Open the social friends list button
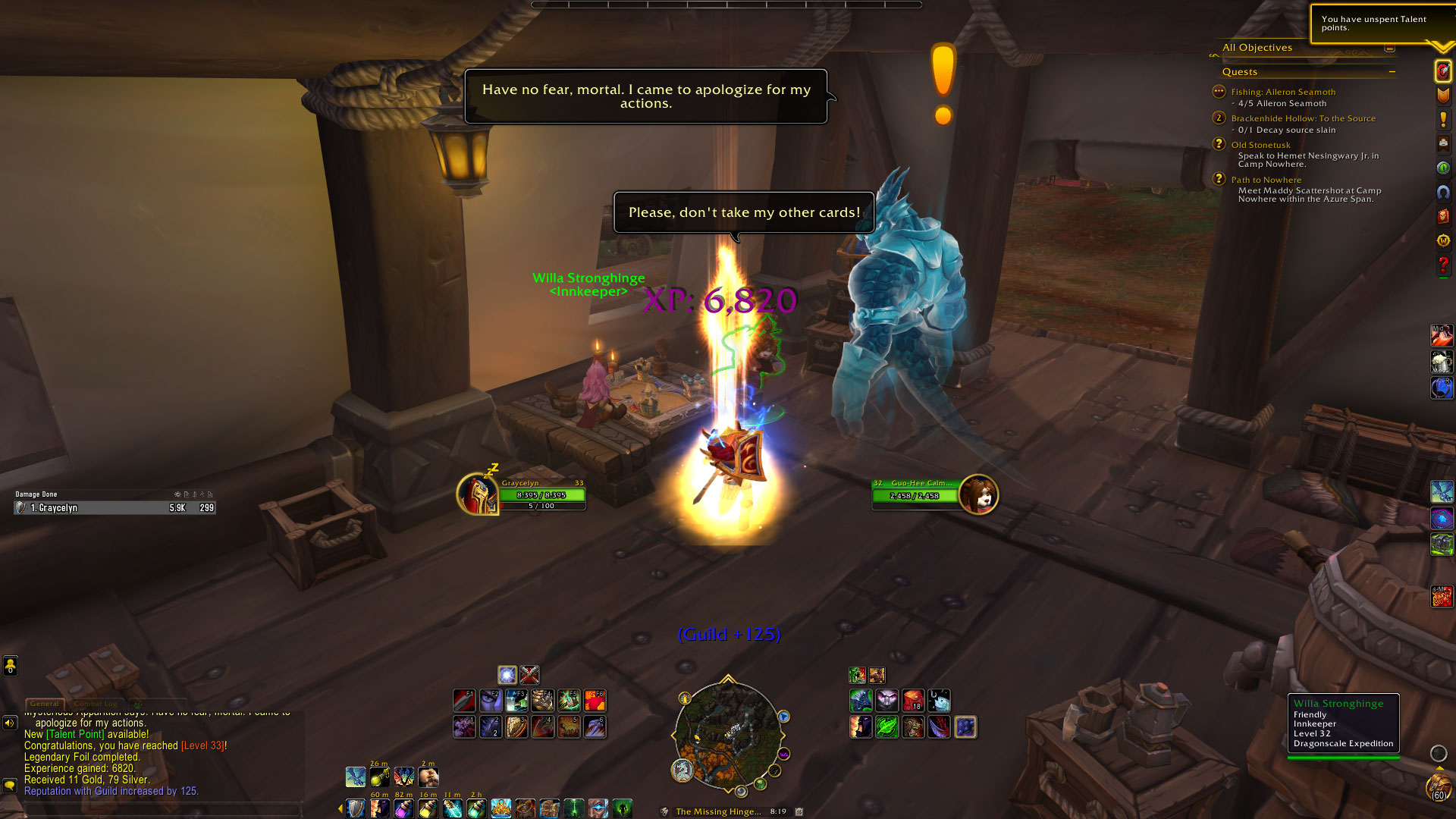Image resolution: width=1456 pixels, height=819 pixels. coord(10,666)
